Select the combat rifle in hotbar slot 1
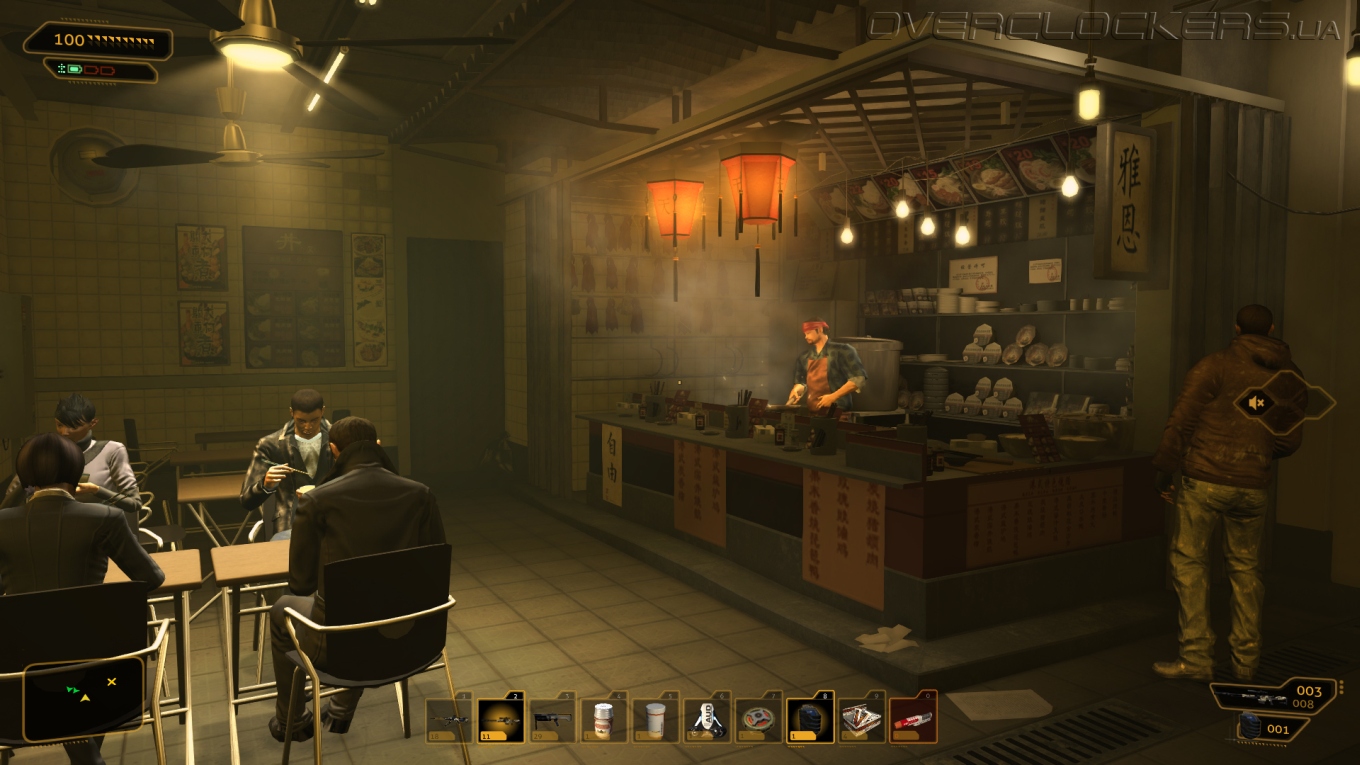 (449, 720)
